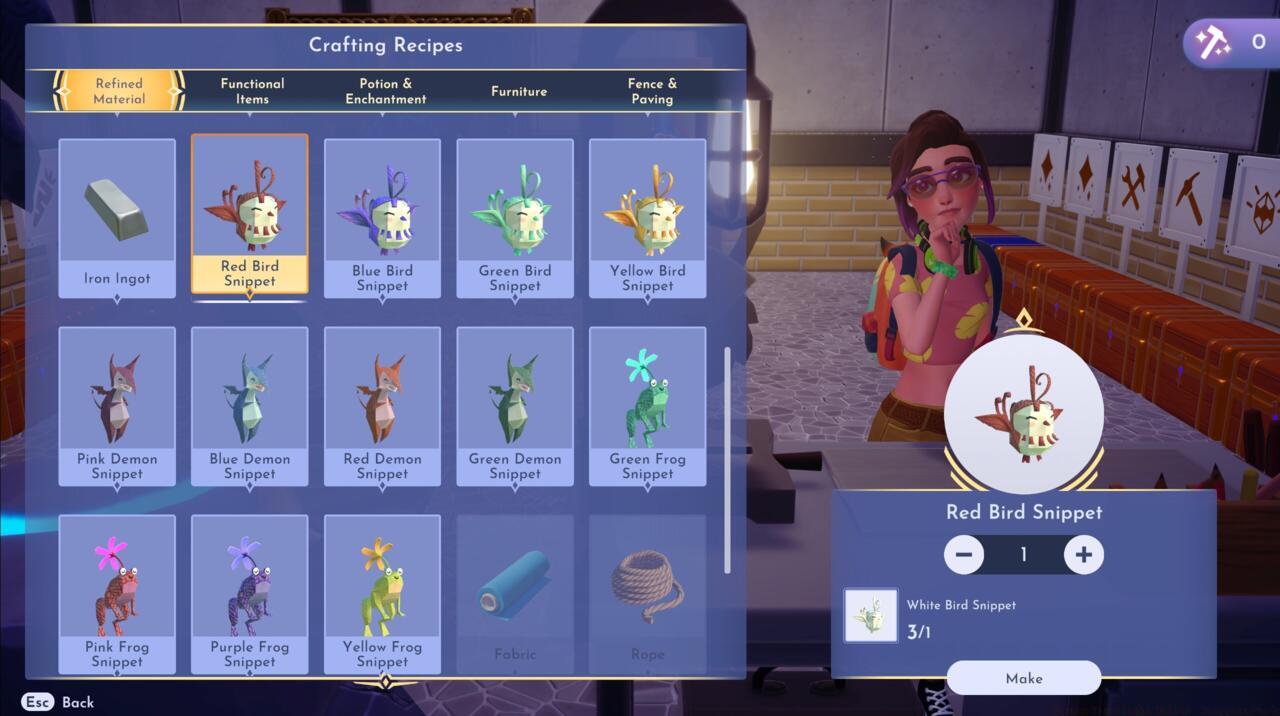Click Make to craft Red Bird Snippet
The width and height of the screenshot is (1280, 716).
pyautogui.click(x=1024, y=678)
